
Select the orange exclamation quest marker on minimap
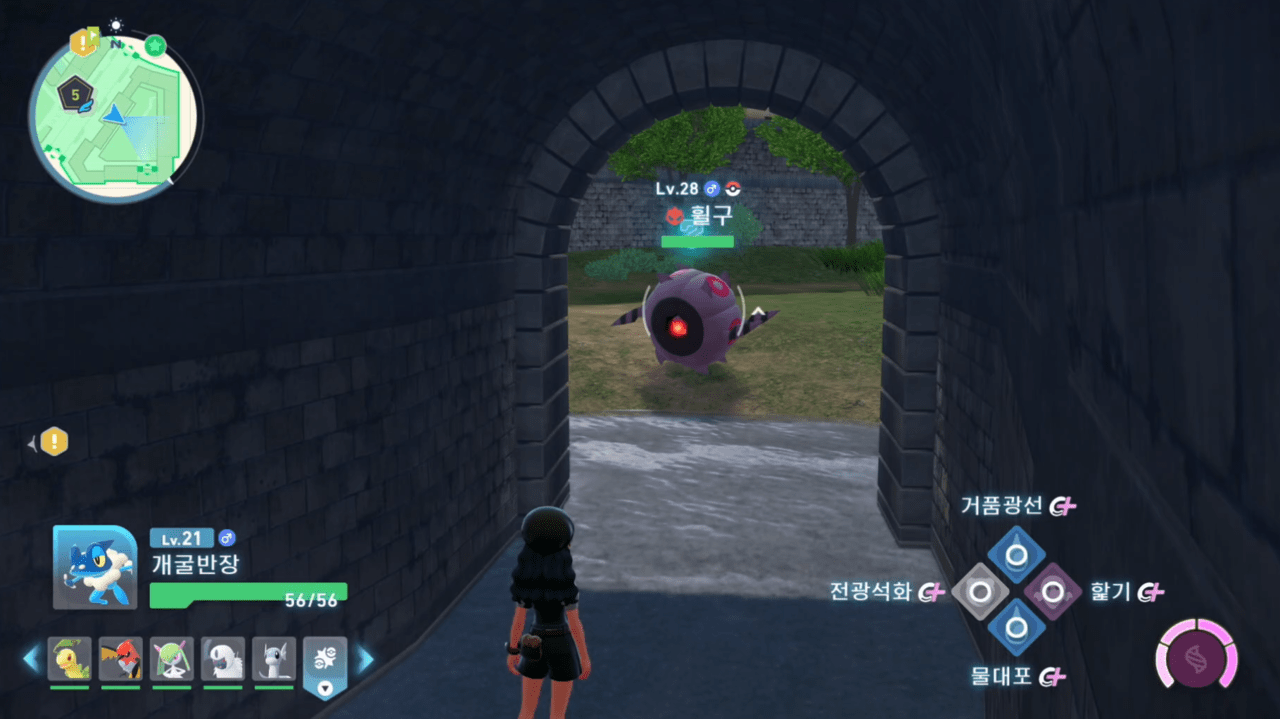82,42
